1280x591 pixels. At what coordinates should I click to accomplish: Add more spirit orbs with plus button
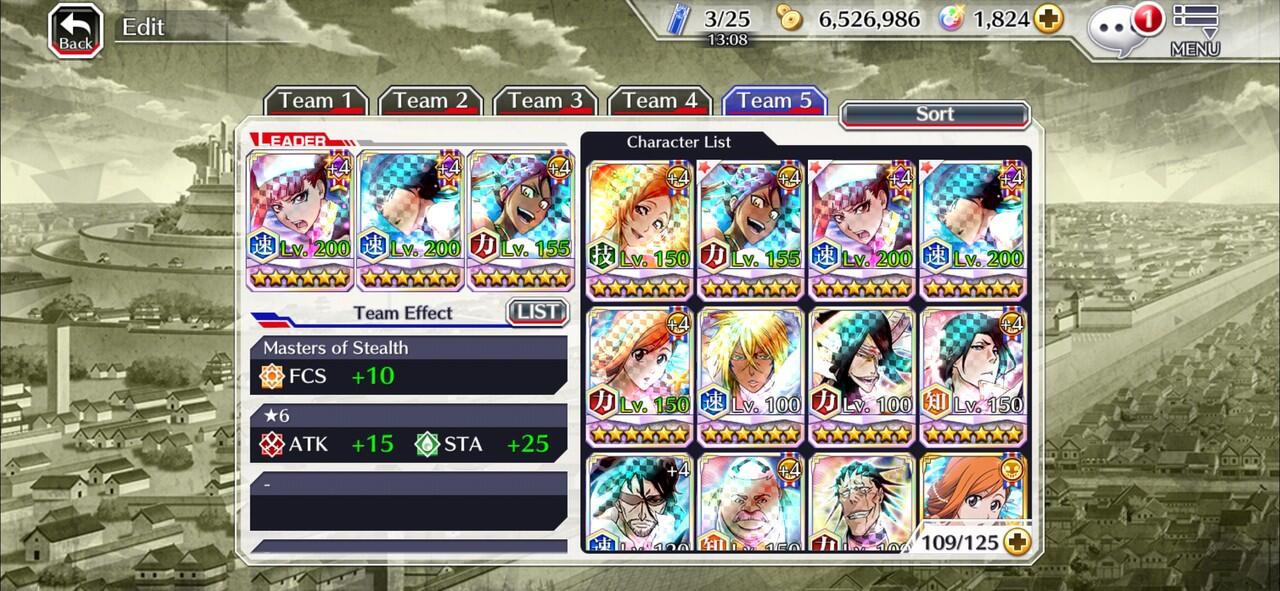1048,19
